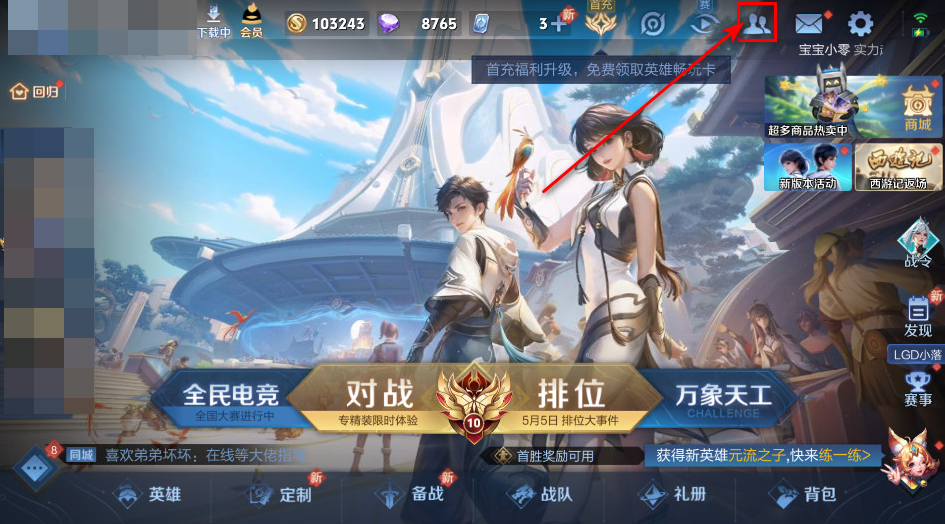Image resolution: width=945 pixels, height=524 pixels.
Task: Open the 战令 battle pass
Action: [x=915, y=245]
